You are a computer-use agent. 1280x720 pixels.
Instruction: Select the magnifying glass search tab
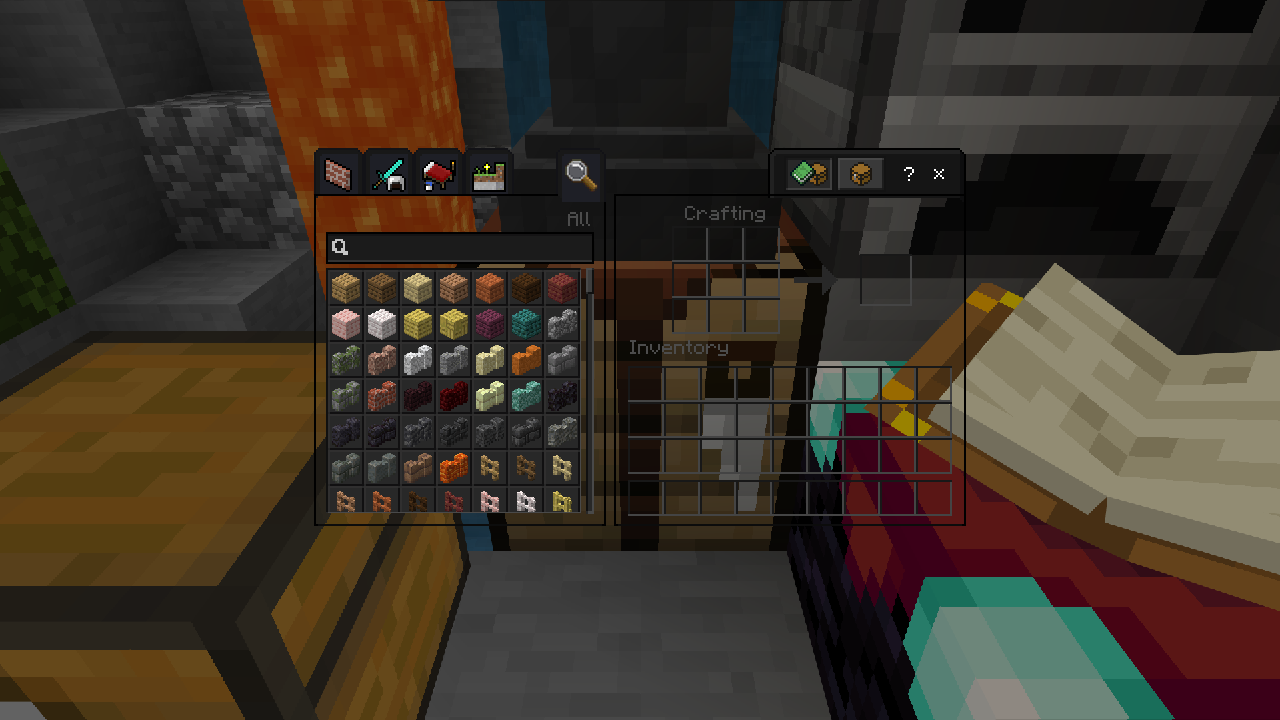click(x=581, y=174)
